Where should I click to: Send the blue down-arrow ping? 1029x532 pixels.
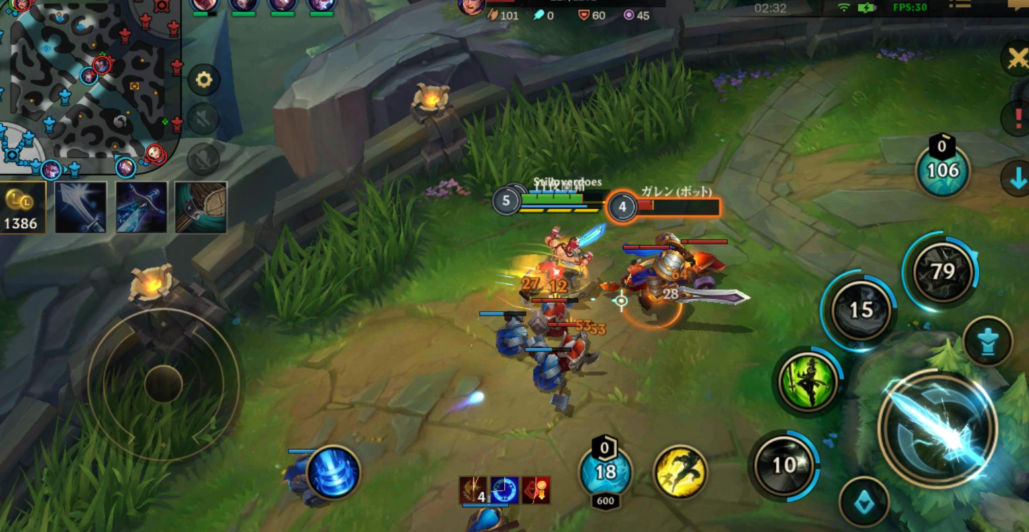click(1015, 179)
